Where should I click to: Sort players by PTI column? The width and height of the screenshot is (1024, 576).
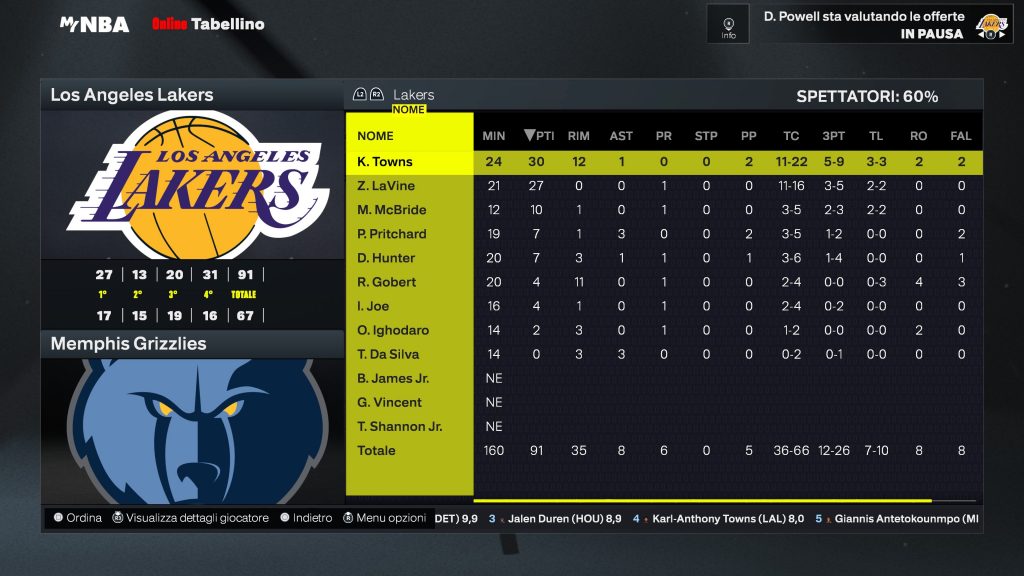tap(540, 136)
